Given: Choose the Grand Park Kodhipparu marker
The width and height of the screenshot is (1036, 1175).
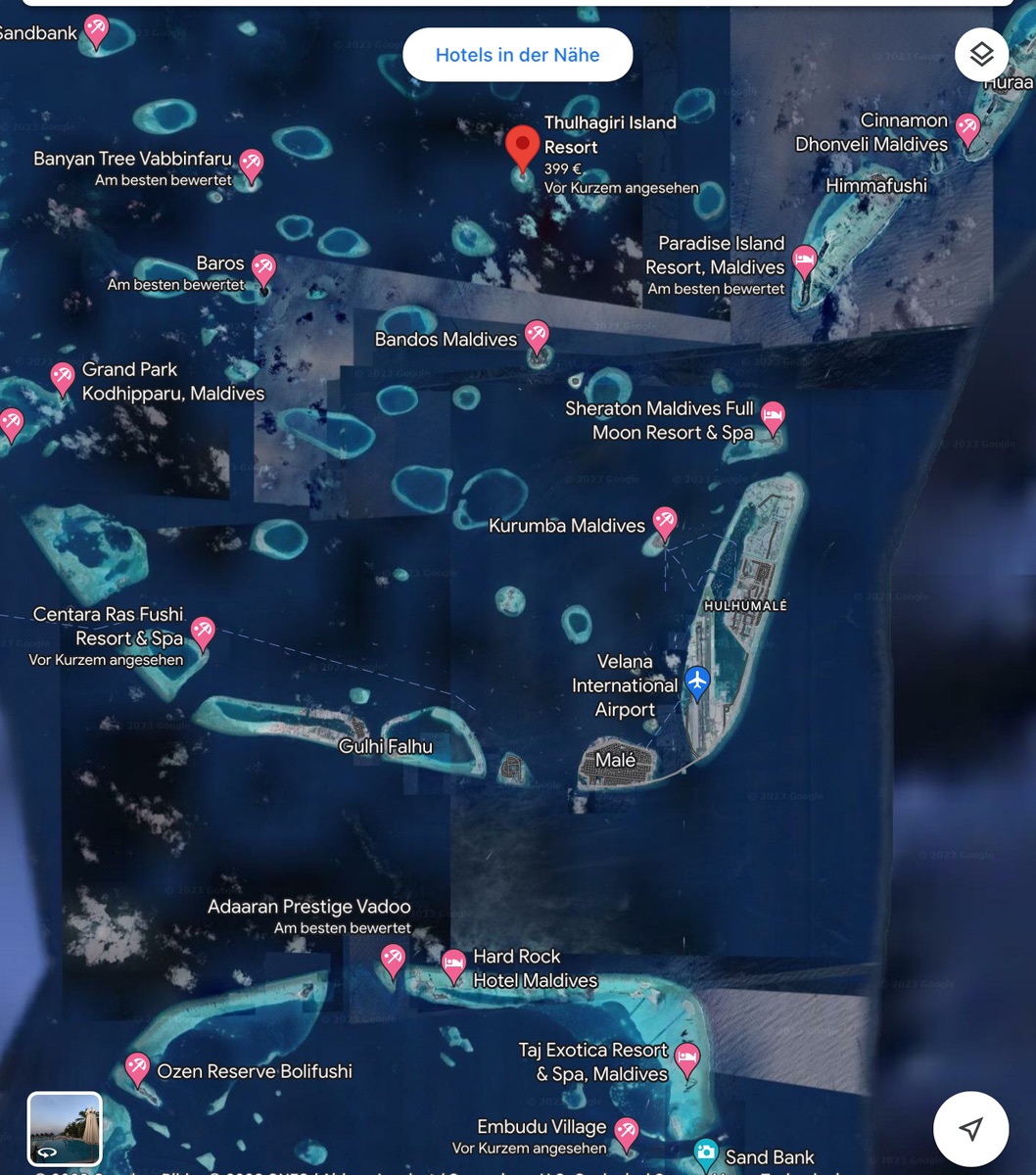Looking at the screenshot, I should click(63, 377).
